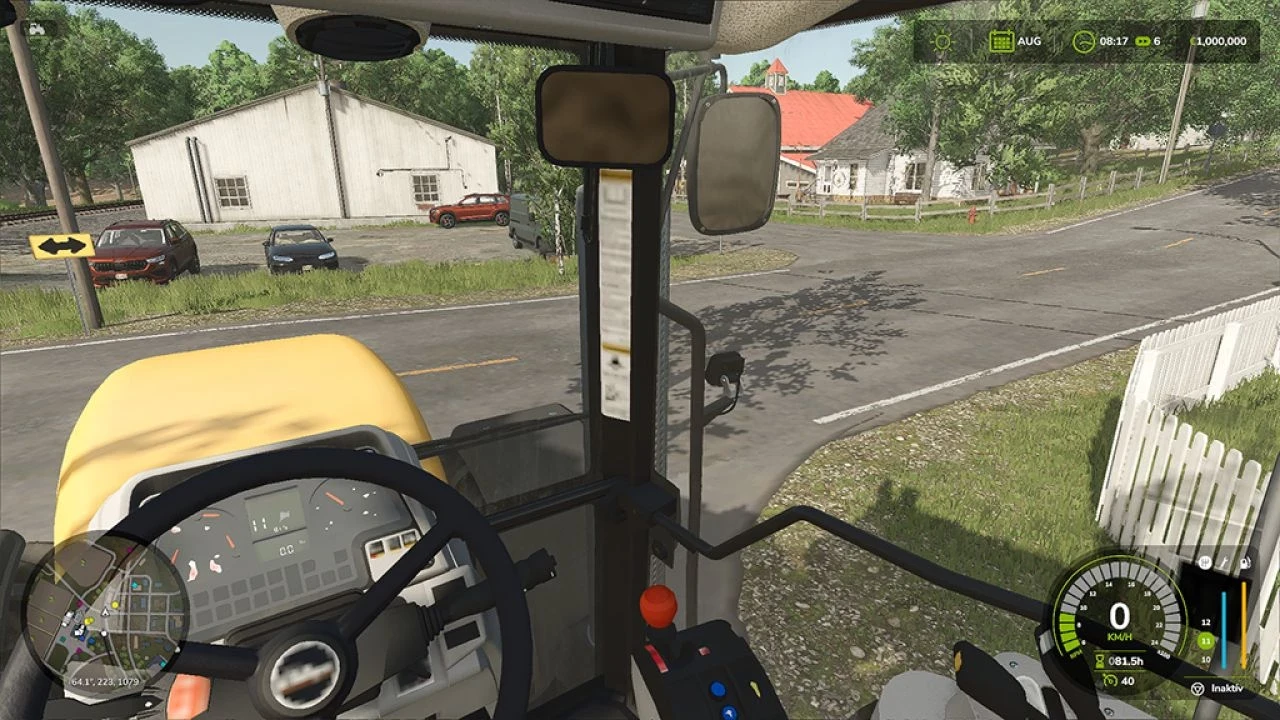Select gear 12 on the gear display
Screen dimensions: 1280x720
tap(1206, 621)
